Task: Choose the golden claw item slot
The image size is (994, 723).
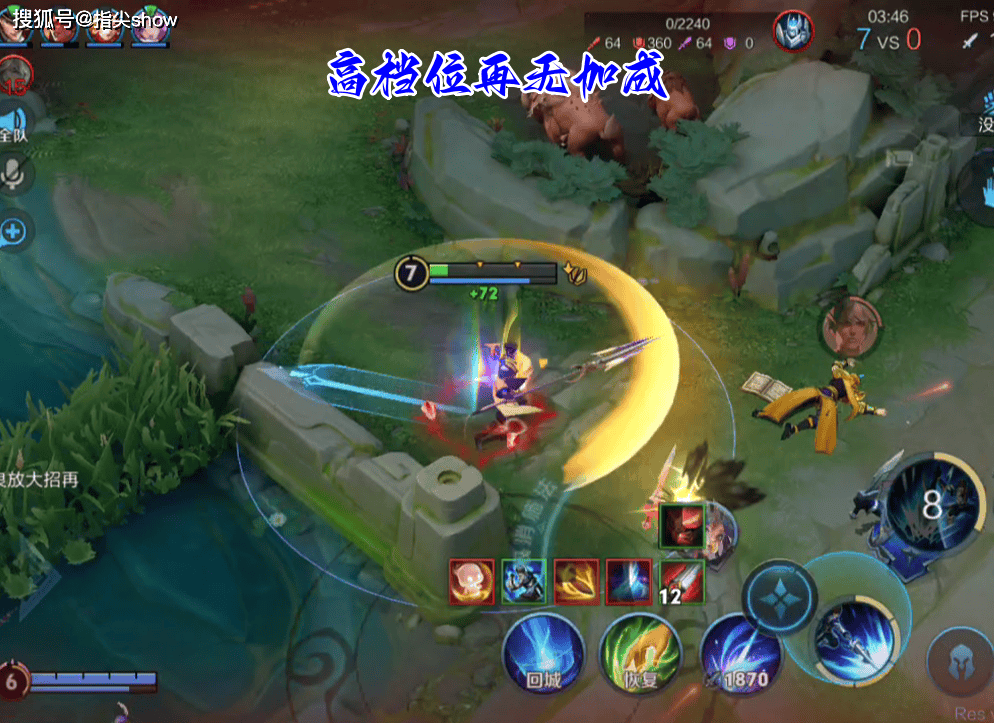Action: 576,581
